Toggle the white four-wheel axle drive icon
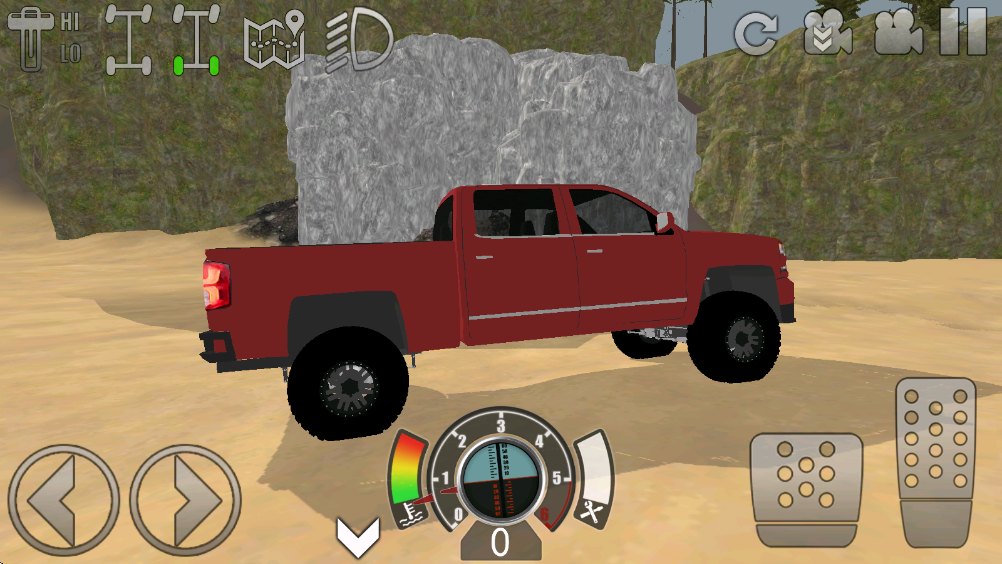 [129, 40]
